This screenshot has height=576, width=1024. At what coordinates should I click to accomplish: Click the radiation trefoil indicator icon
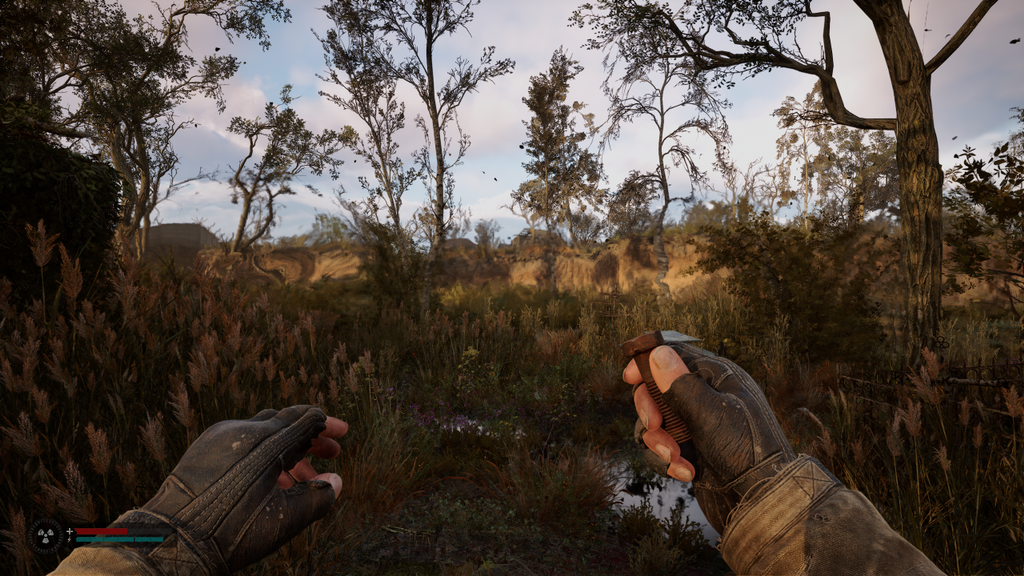click(45, 535)
